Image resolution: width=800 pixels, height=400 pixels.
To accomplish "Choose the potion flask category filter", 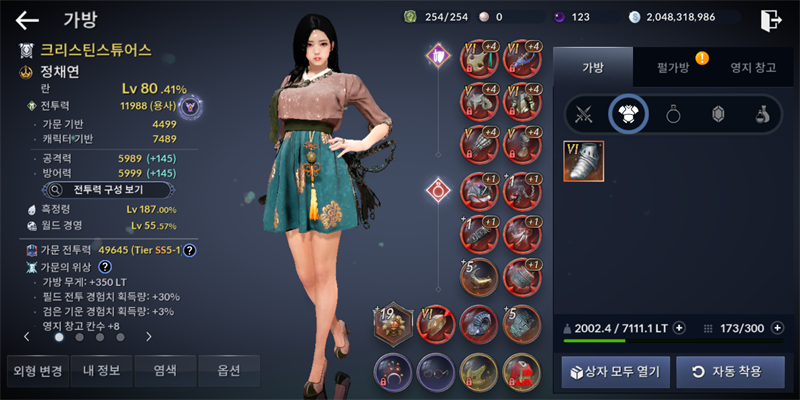I will (762, 115).
